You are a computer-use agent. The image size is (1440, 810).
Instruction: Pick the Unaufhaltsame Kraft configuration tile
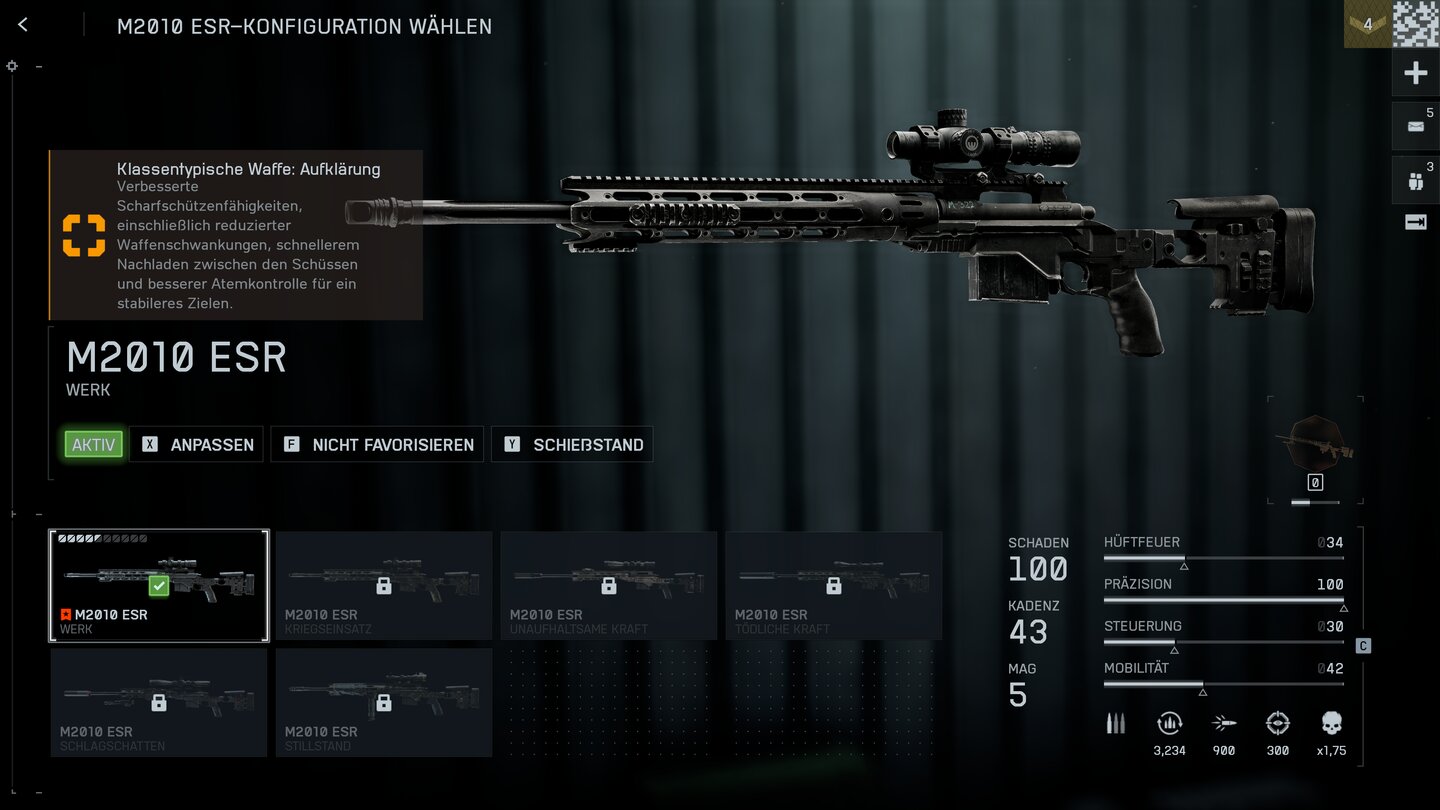click(609, 585)
